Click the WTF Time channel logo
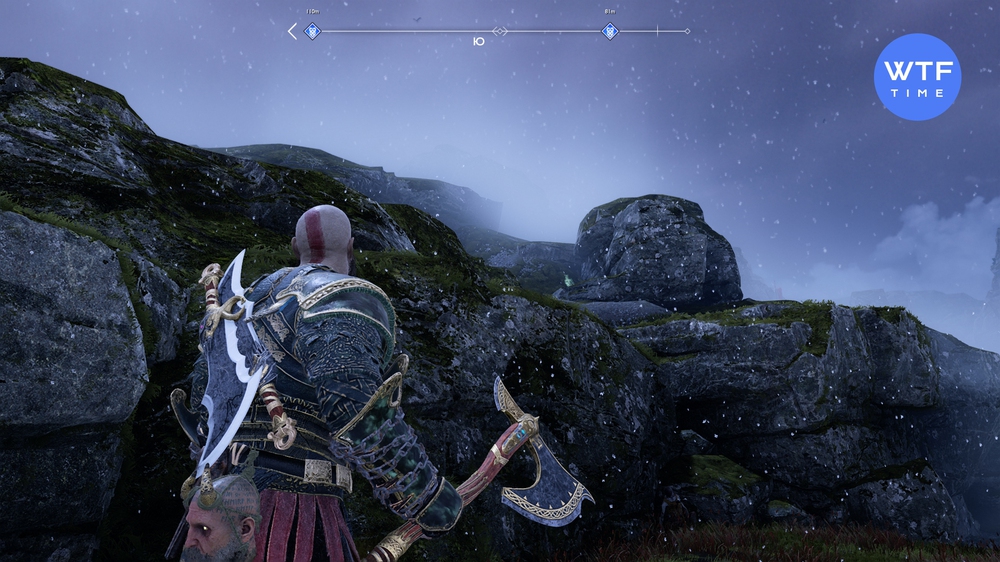 [x=917, y=77]
